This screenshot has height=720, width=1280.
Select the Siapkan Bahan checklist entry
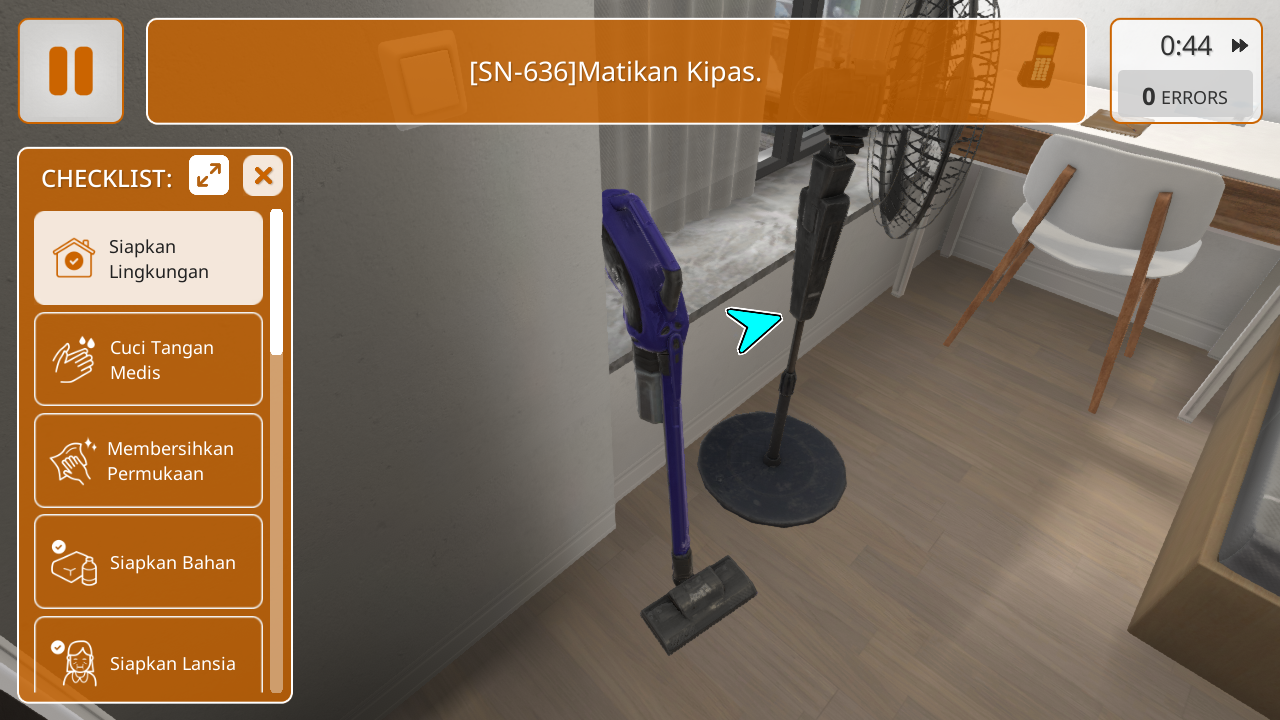pyautogui.click(x=149, y=561)
